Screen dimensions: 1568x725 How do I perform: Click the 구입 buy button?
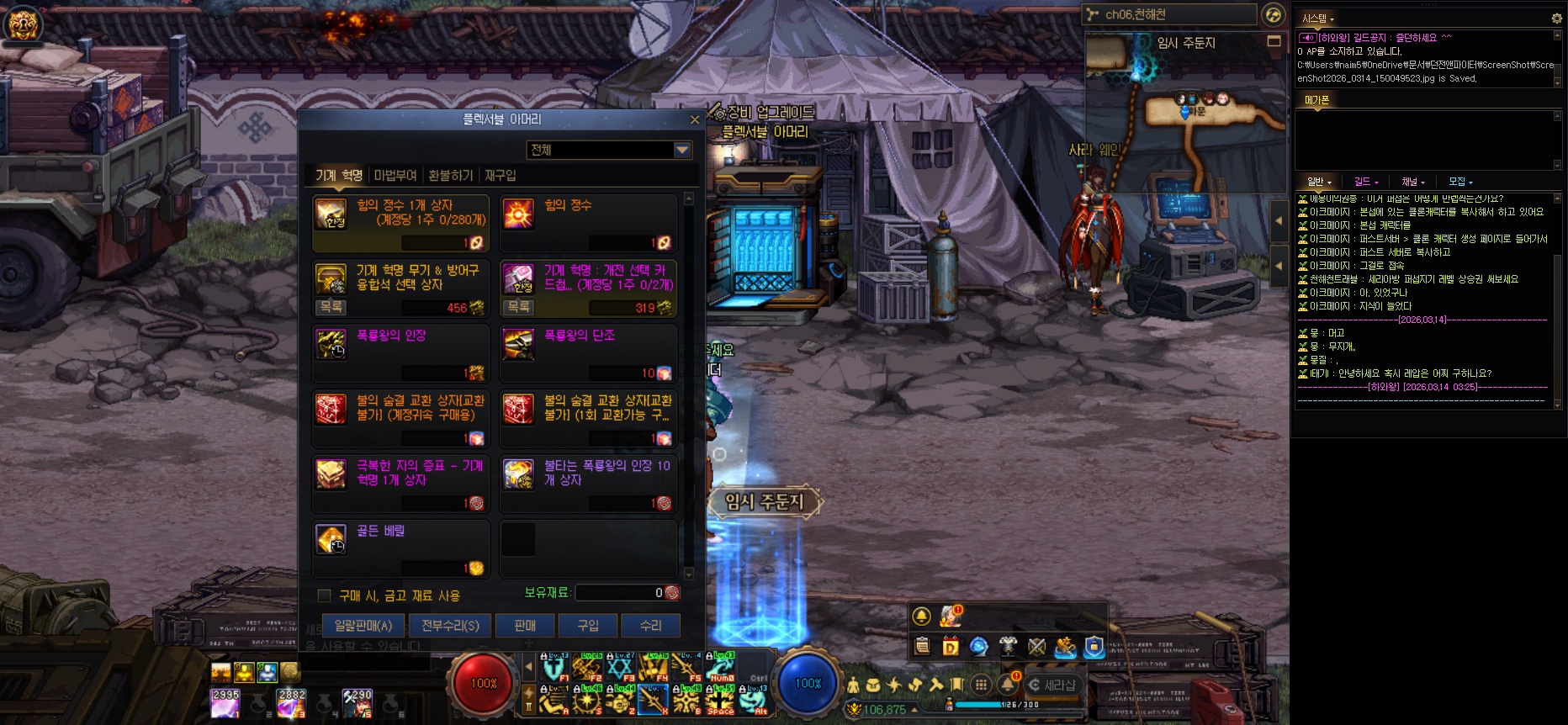[588, 626]
